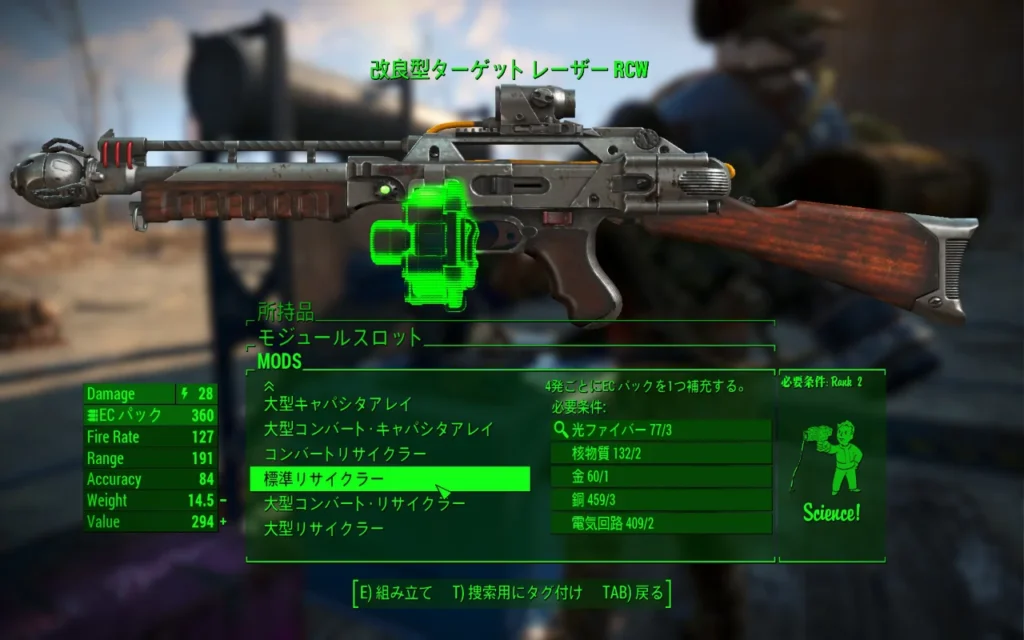Select the 金 component requirement row
This screenshot has height=640, width=1024.
[661, 477]
